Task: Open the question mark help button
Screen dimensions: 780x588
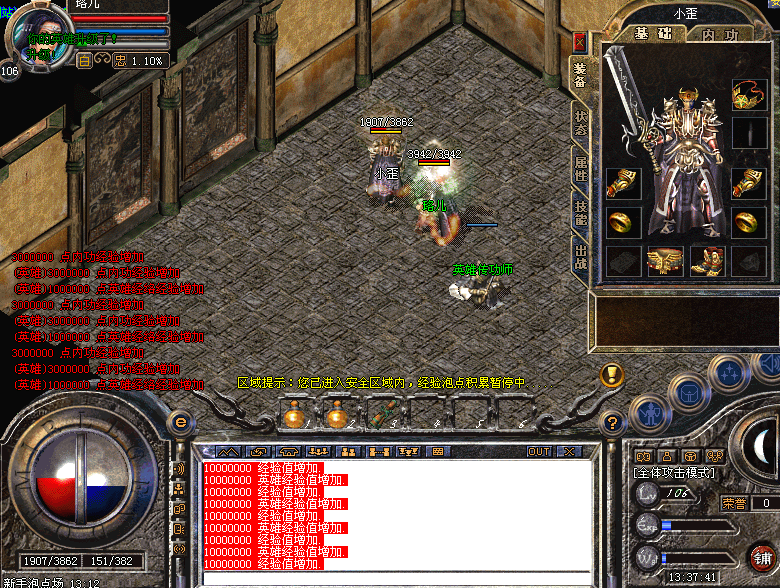Action: coord(612,422)
